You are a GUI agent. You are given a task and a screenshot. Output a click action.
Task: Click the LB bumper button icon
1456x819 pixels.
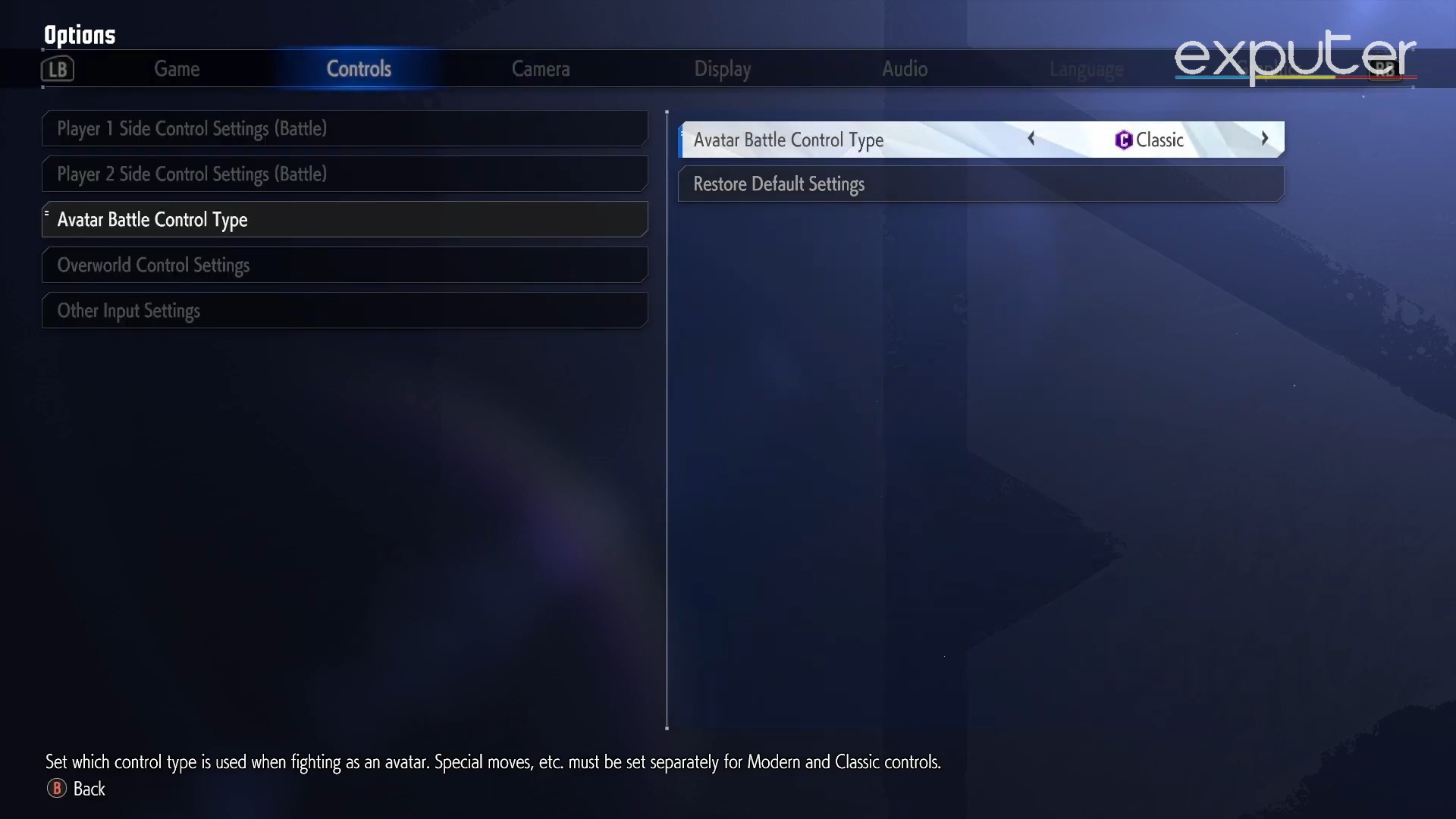tap(57, 68)
